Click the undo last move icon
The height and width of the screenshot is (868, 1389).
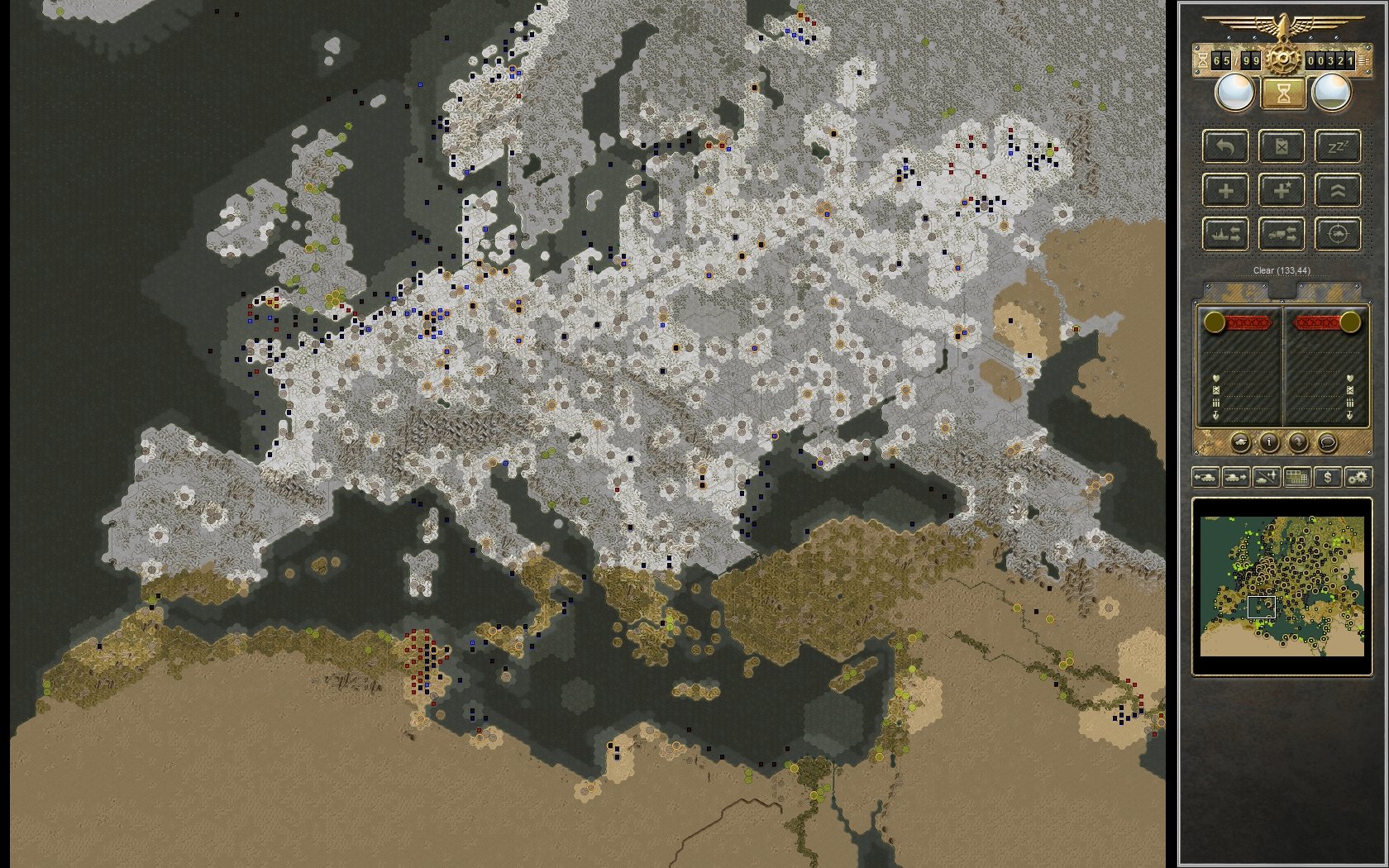[x=1224, y=147]
